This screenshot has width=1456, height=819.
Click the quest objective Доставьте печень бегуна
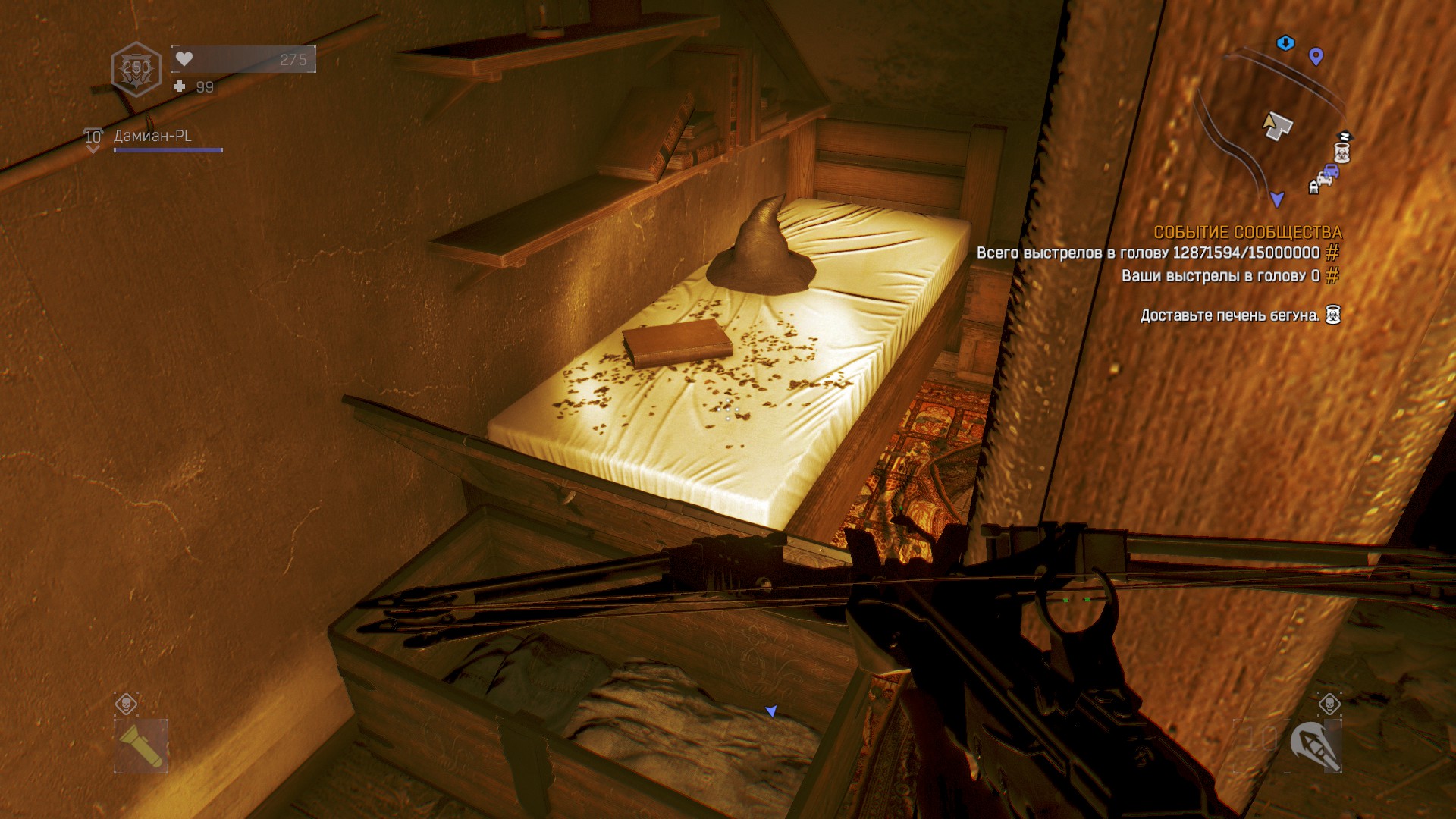1230,315
